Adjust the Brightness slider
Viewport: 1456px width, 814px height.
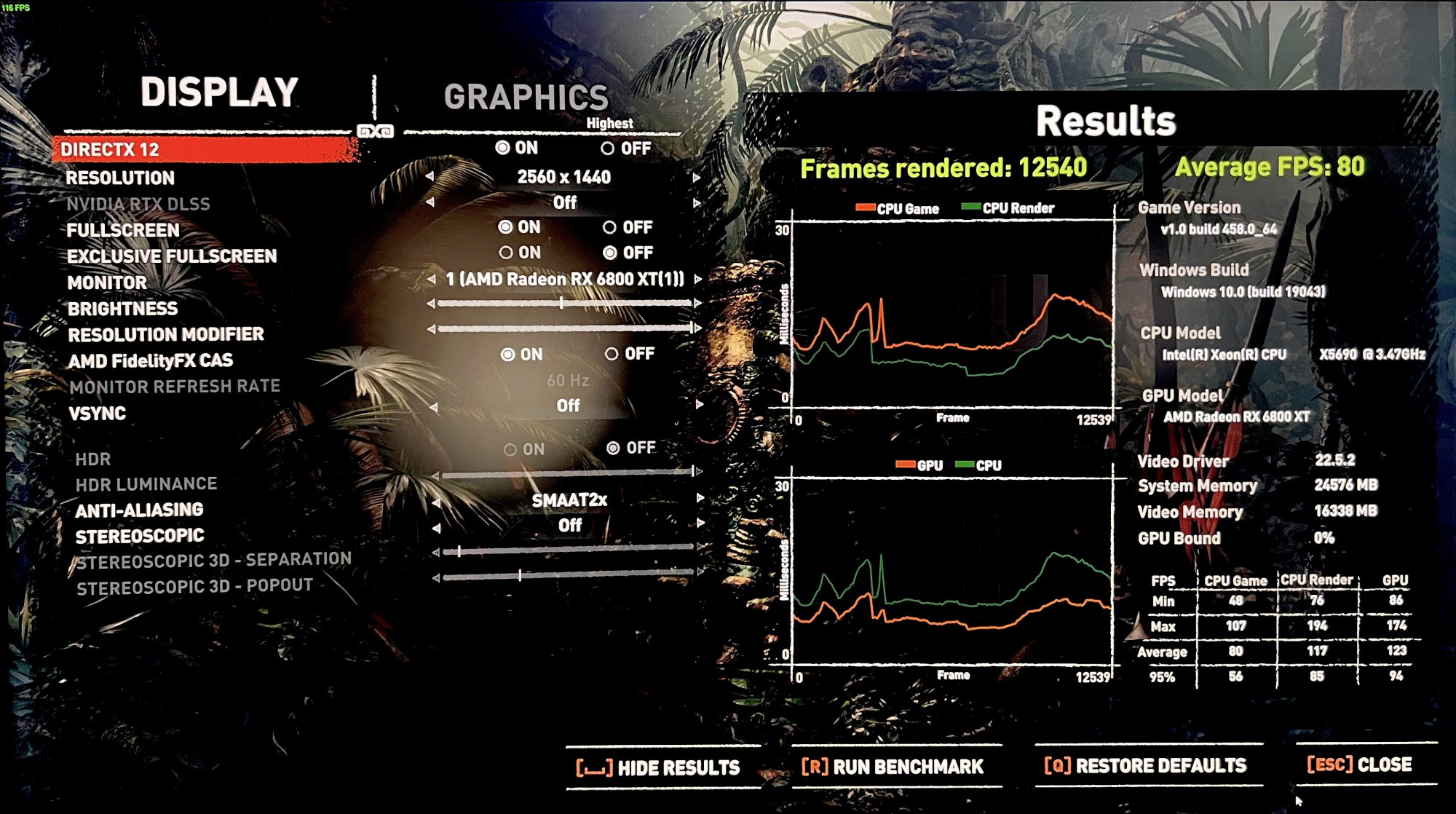pos(562,303)
